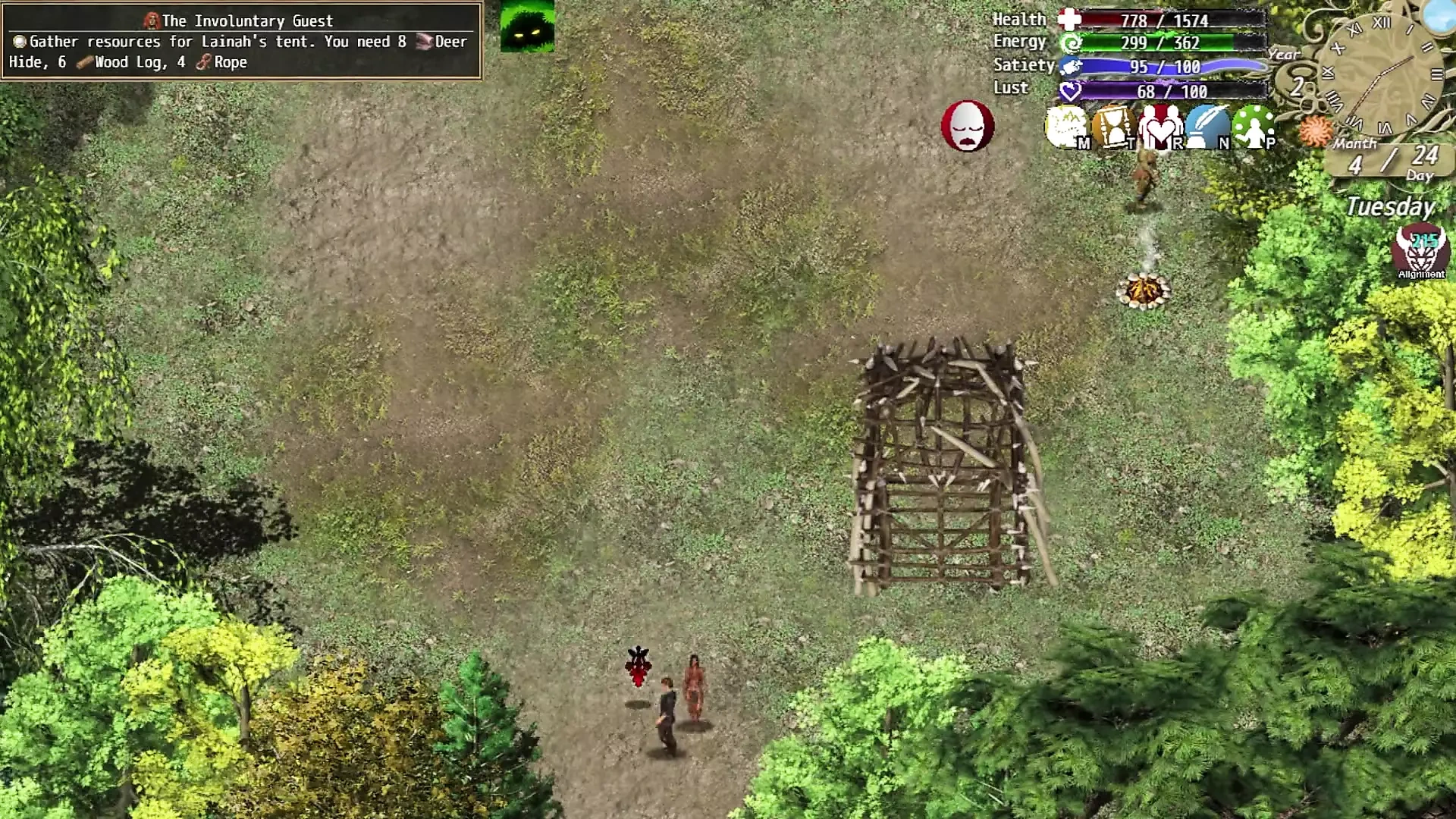This screenshot has width=1456, height=819.
Task: Open the relationships heart icon marked R
Action: pyautogui.click(x=1159, y=127)
